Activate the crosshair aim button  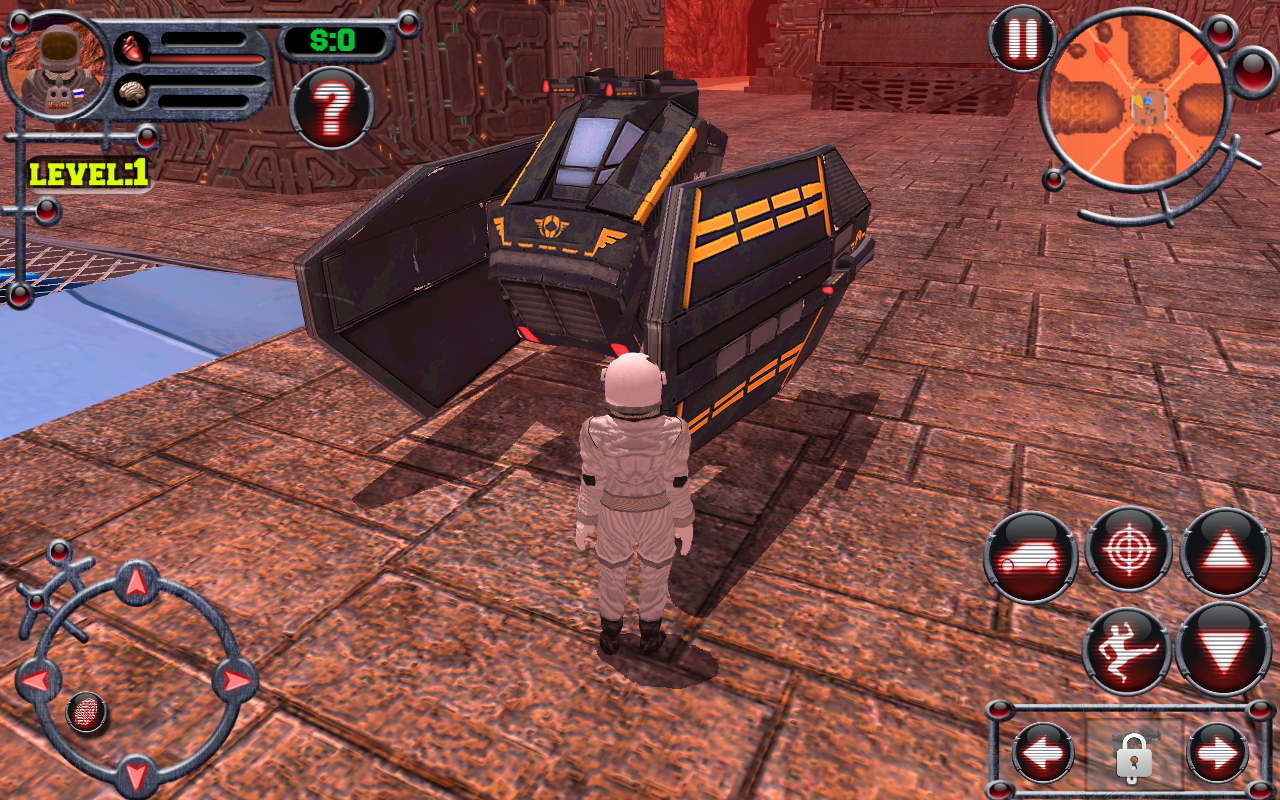coord(1128,549)
